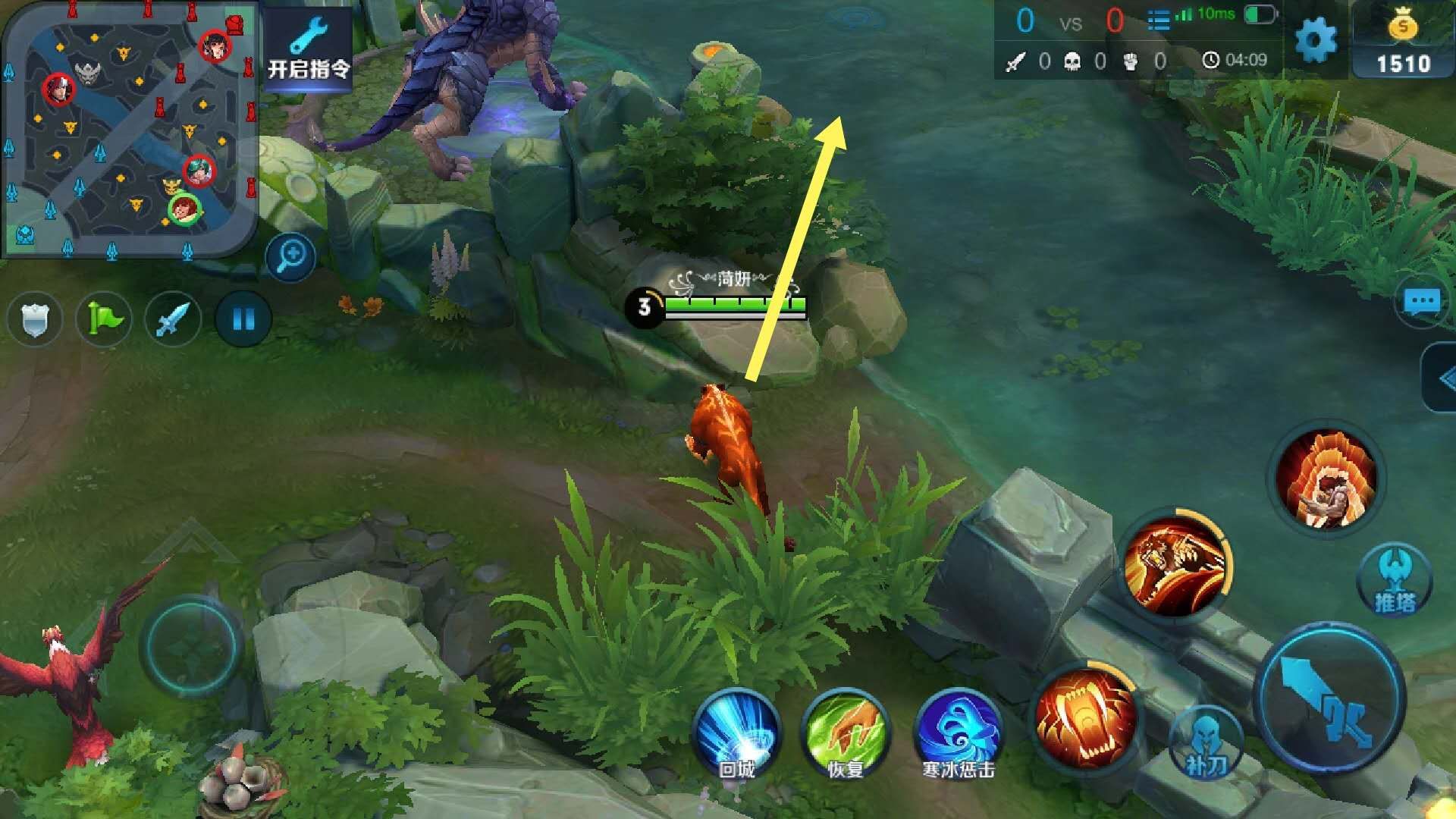Select the 补刀 last-hit button
This screenshot has width=1456, height=819.
click(x=1206, y=743)
